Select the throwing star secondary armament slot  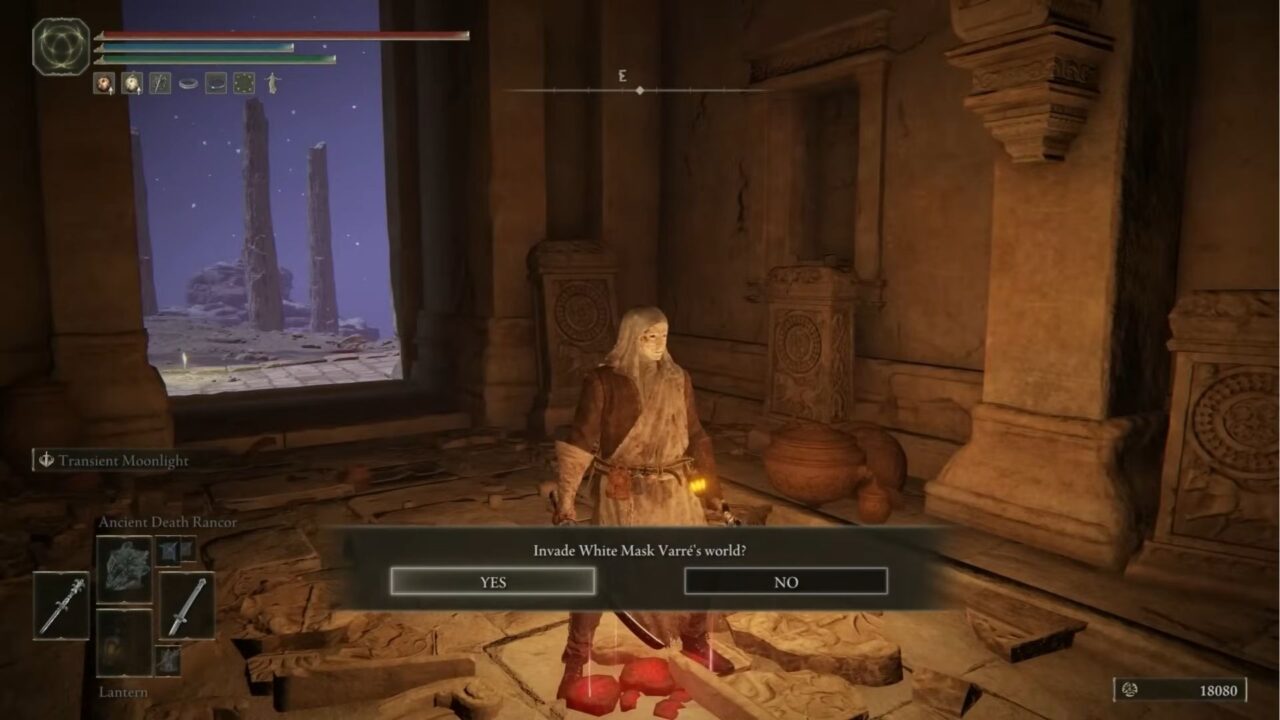pos(166,550)
